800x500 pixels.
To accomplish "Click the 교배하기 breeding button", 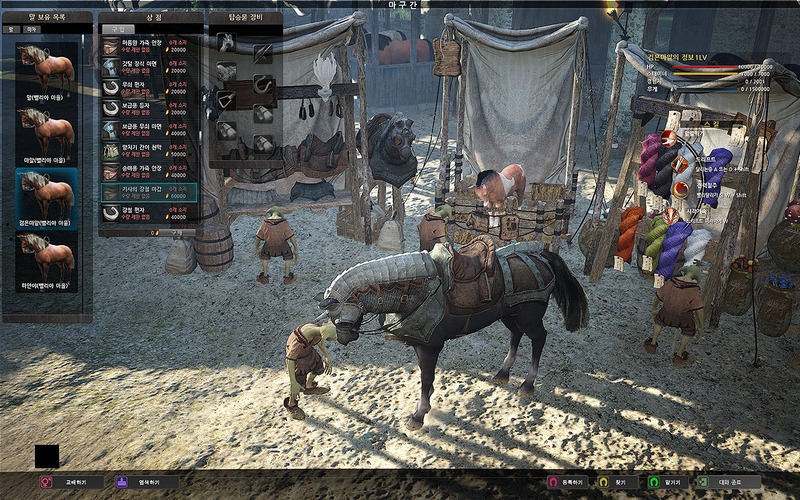I will [70, 482].
